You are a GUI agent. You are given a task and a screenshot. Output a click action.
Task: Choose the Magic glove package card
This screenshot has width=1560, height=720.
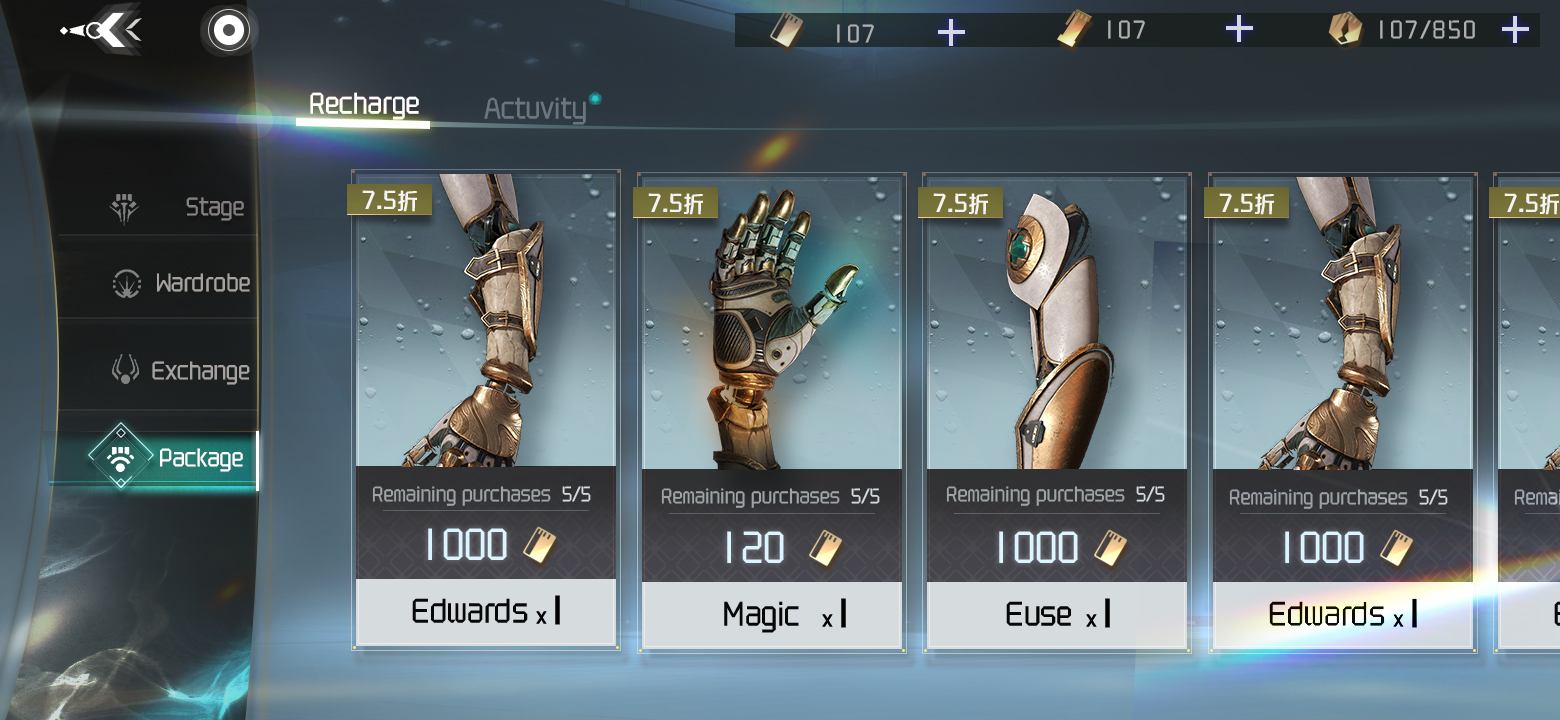[771, 410]
